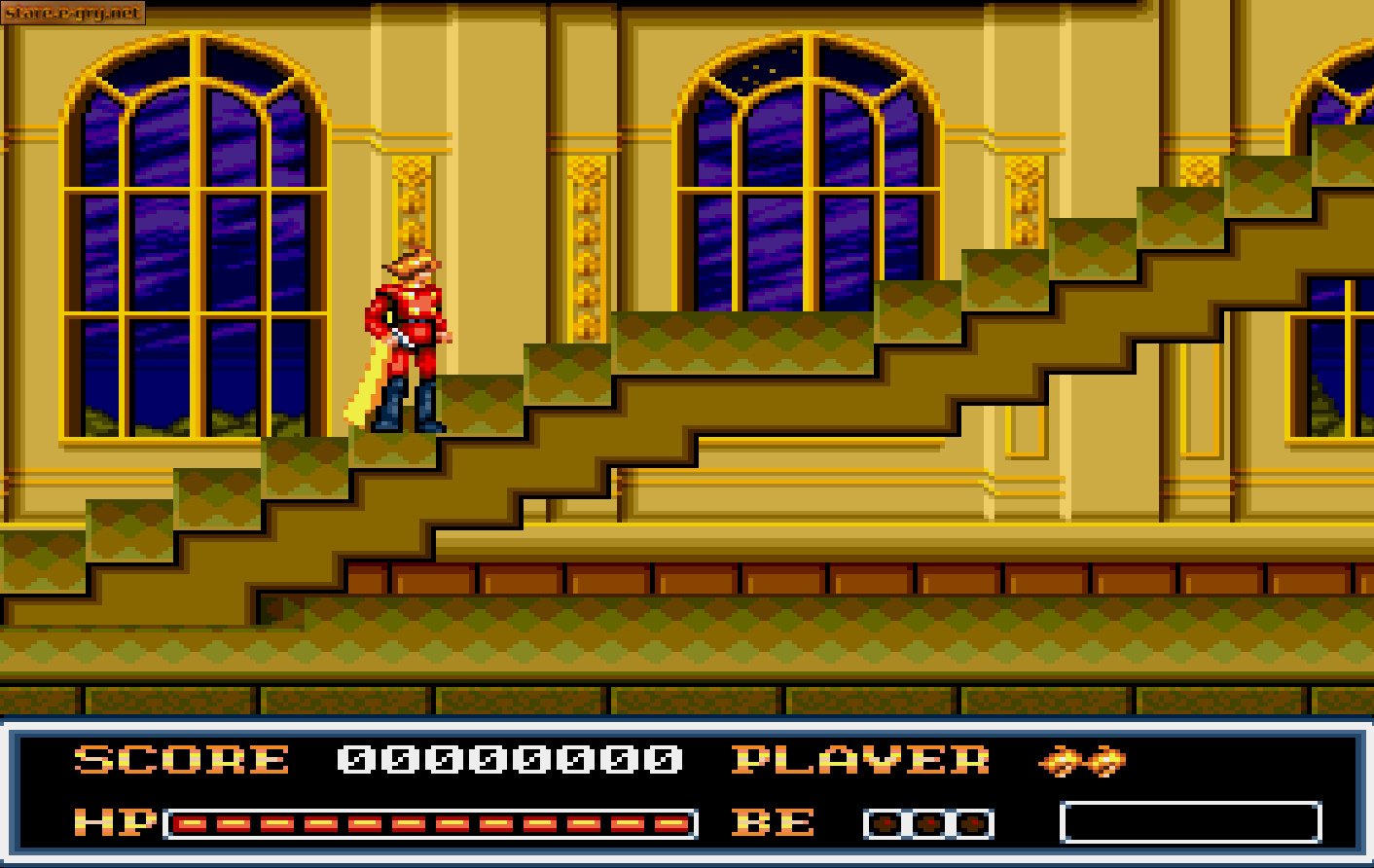Click the HP label in the status bar
Screen dimensions: 1374x868
click(x=114, y=822)
